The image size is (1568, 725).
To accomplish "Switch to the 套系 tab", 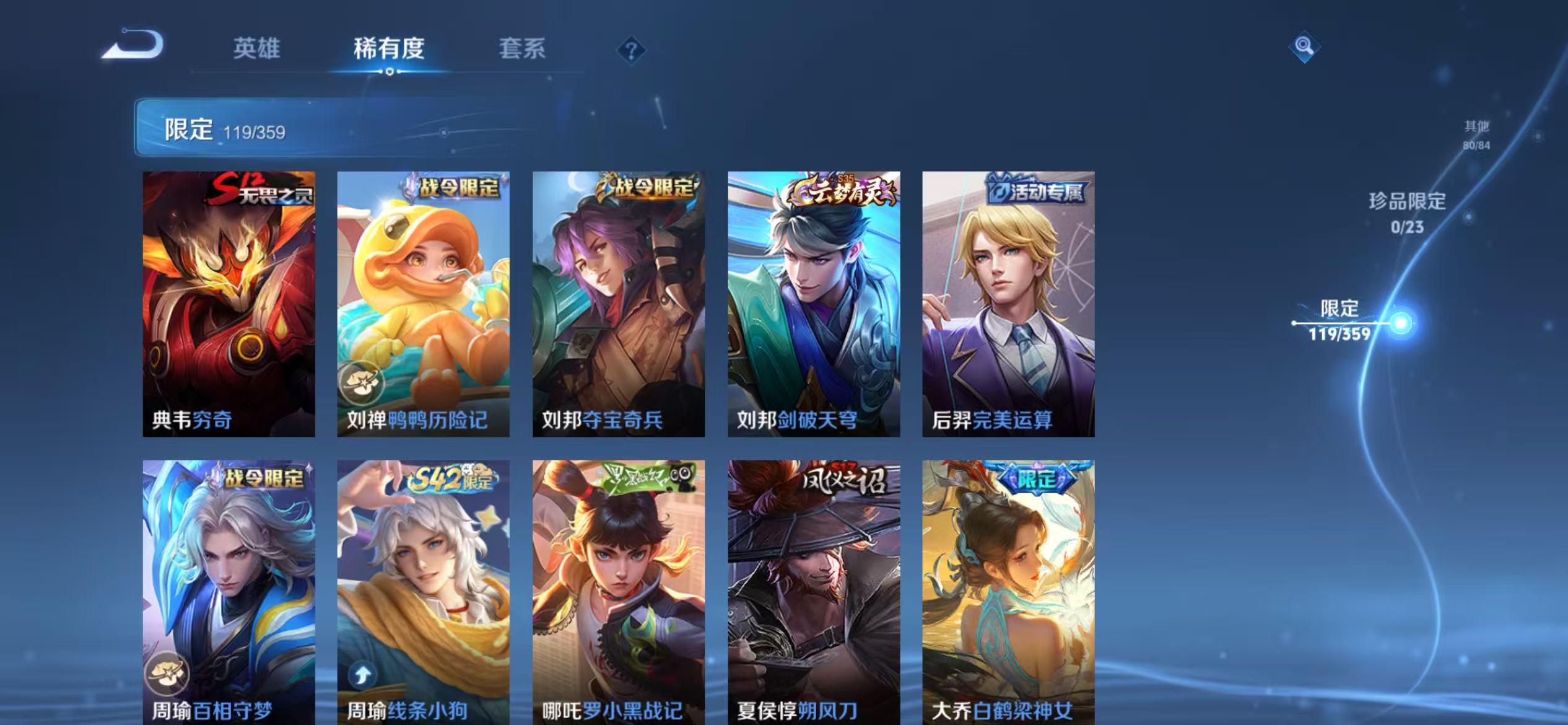I will point(523,50).
